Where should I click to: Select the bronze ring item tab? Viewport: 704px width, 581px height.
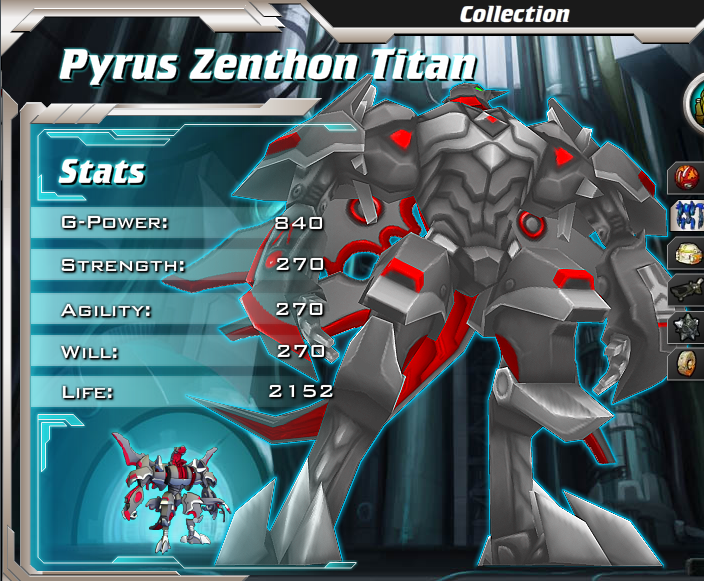click(x=689, y=362)
